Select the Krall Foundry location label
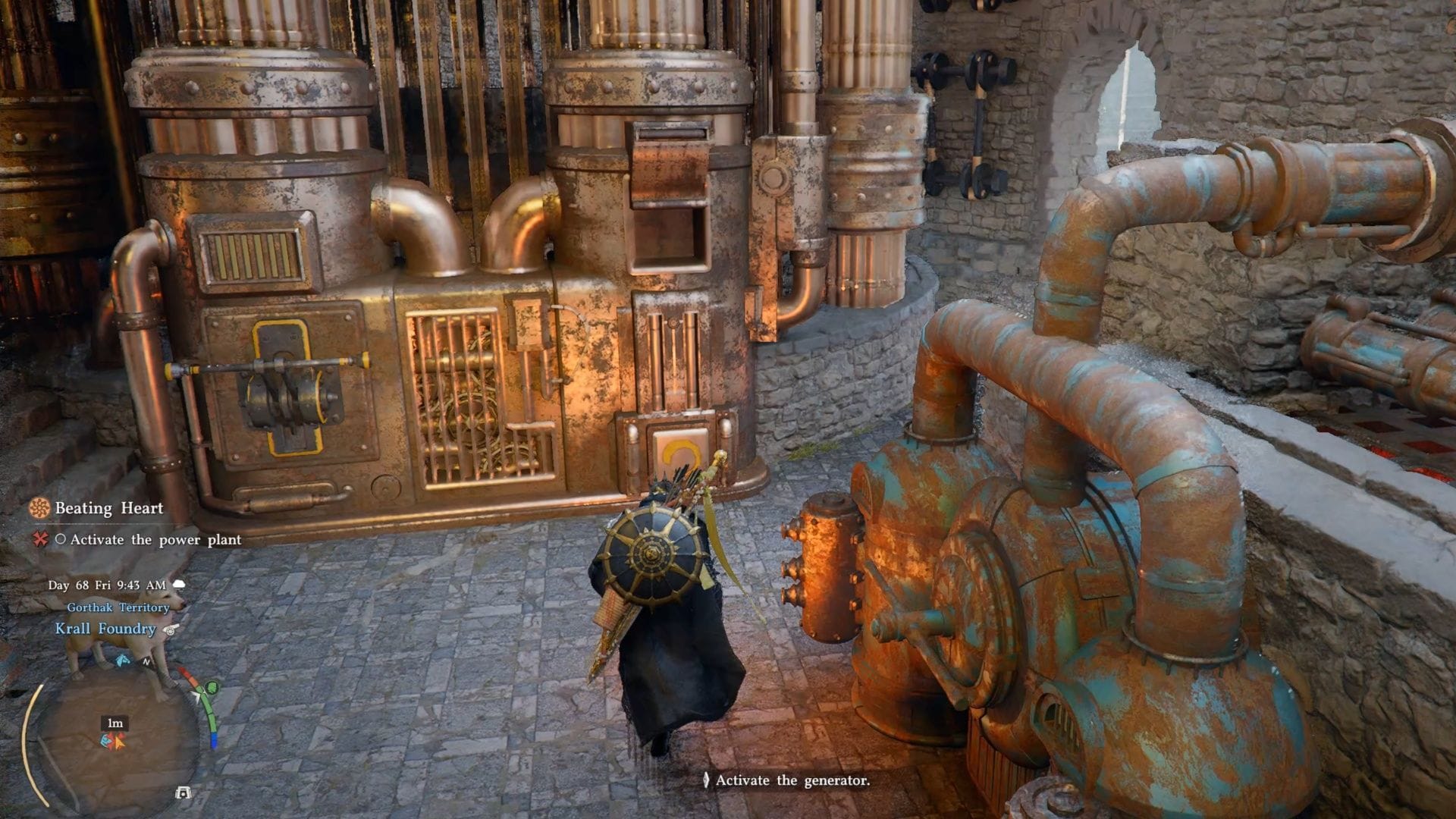The image size is (1456, 819). (x=105, y=629)
